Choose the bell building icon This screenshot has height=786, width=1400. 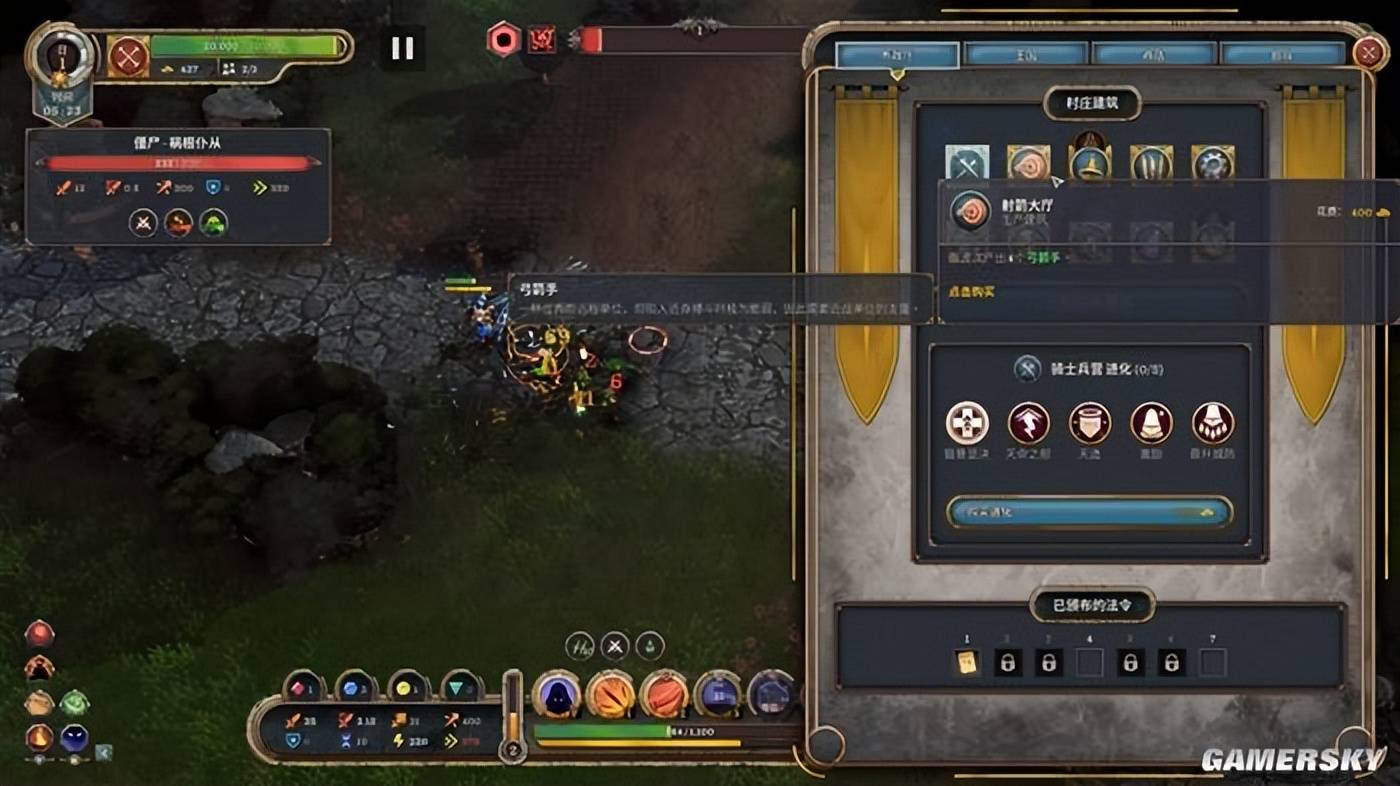coord(1090,161)
